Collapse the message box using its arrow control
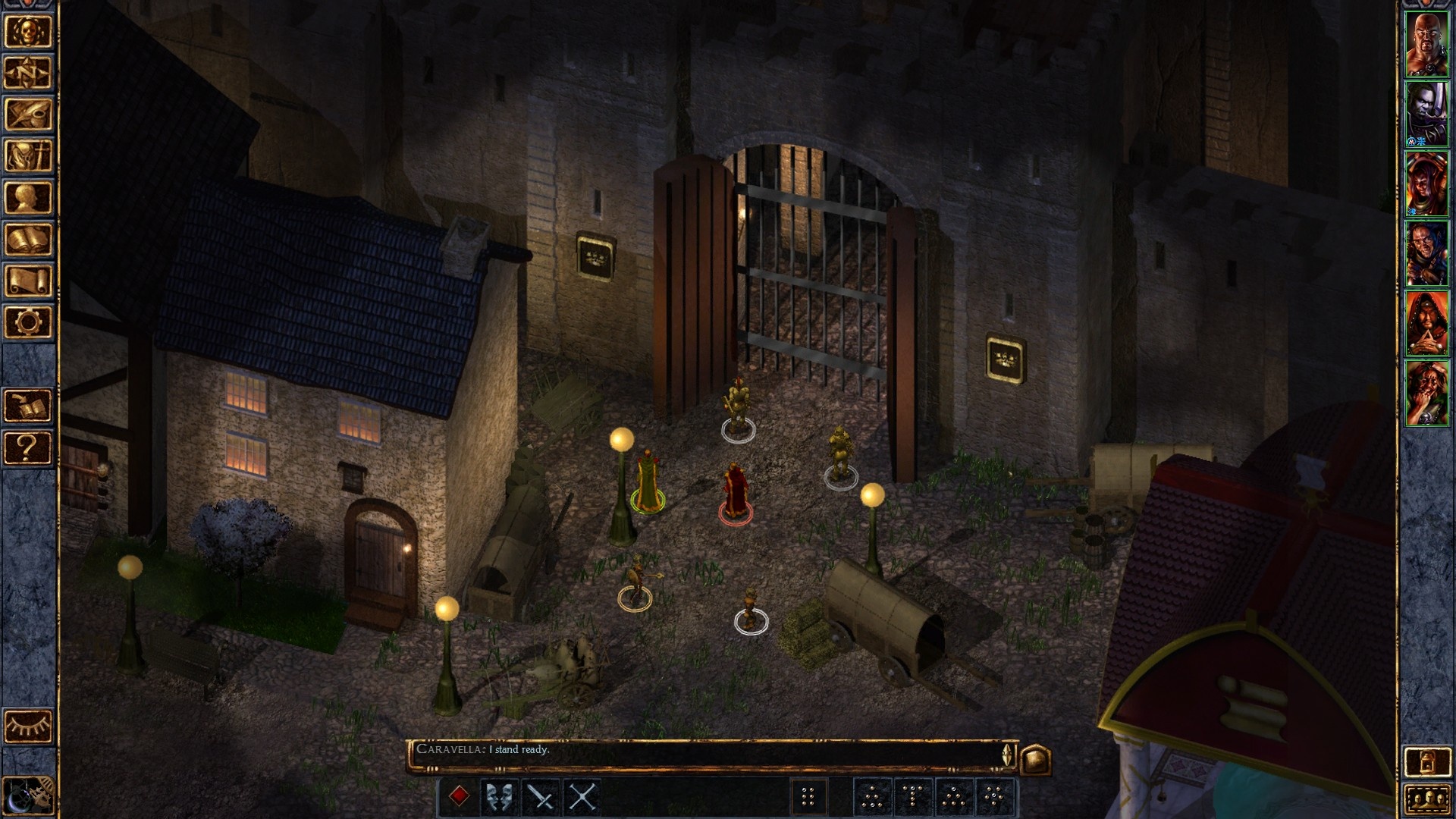The image size is (1456, 819). point(1006,760)
